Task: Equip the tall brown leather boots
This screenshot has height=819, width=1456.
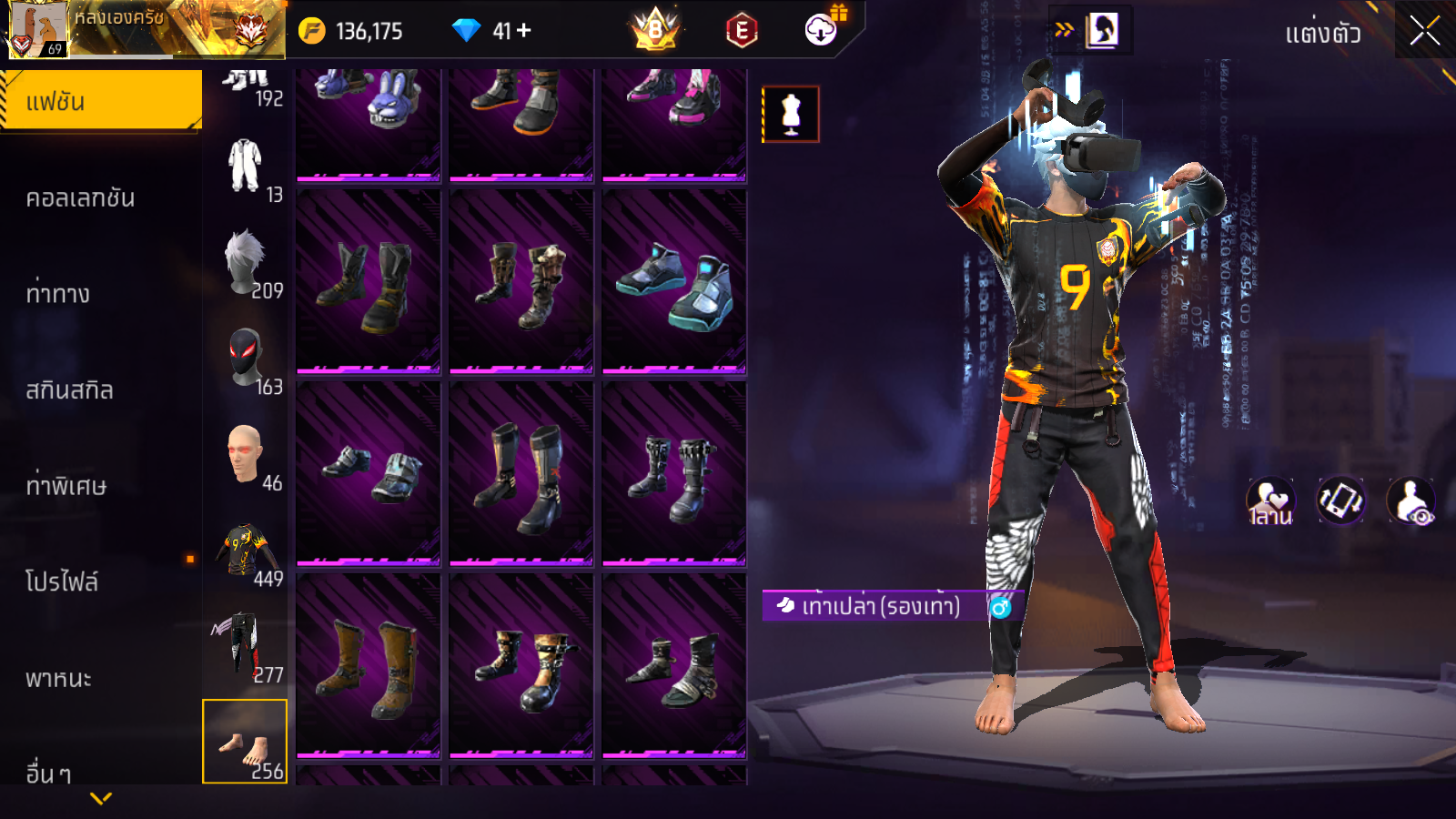Action: point(369,665)
